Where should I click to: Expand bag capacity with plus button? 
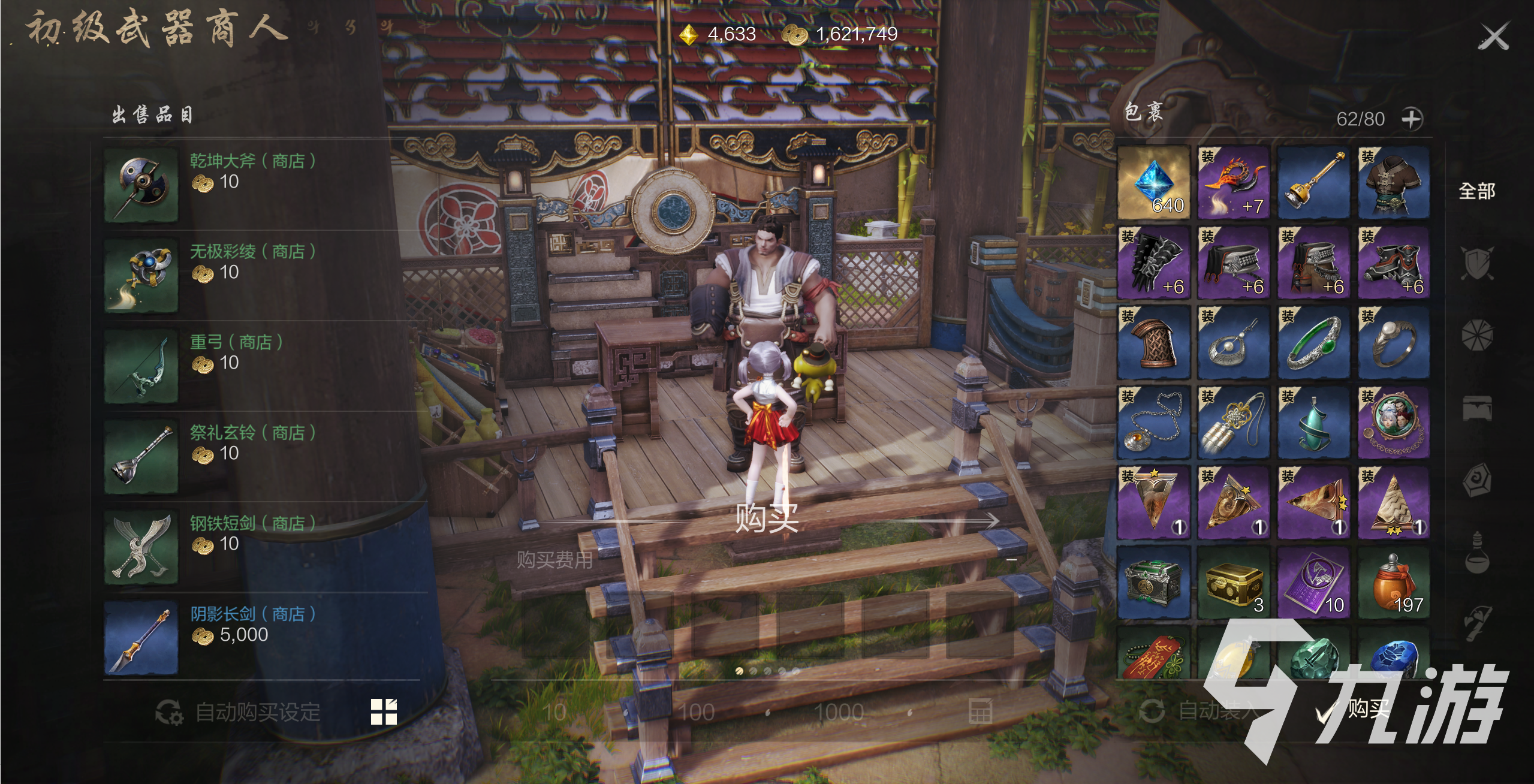click(1411, 119)
